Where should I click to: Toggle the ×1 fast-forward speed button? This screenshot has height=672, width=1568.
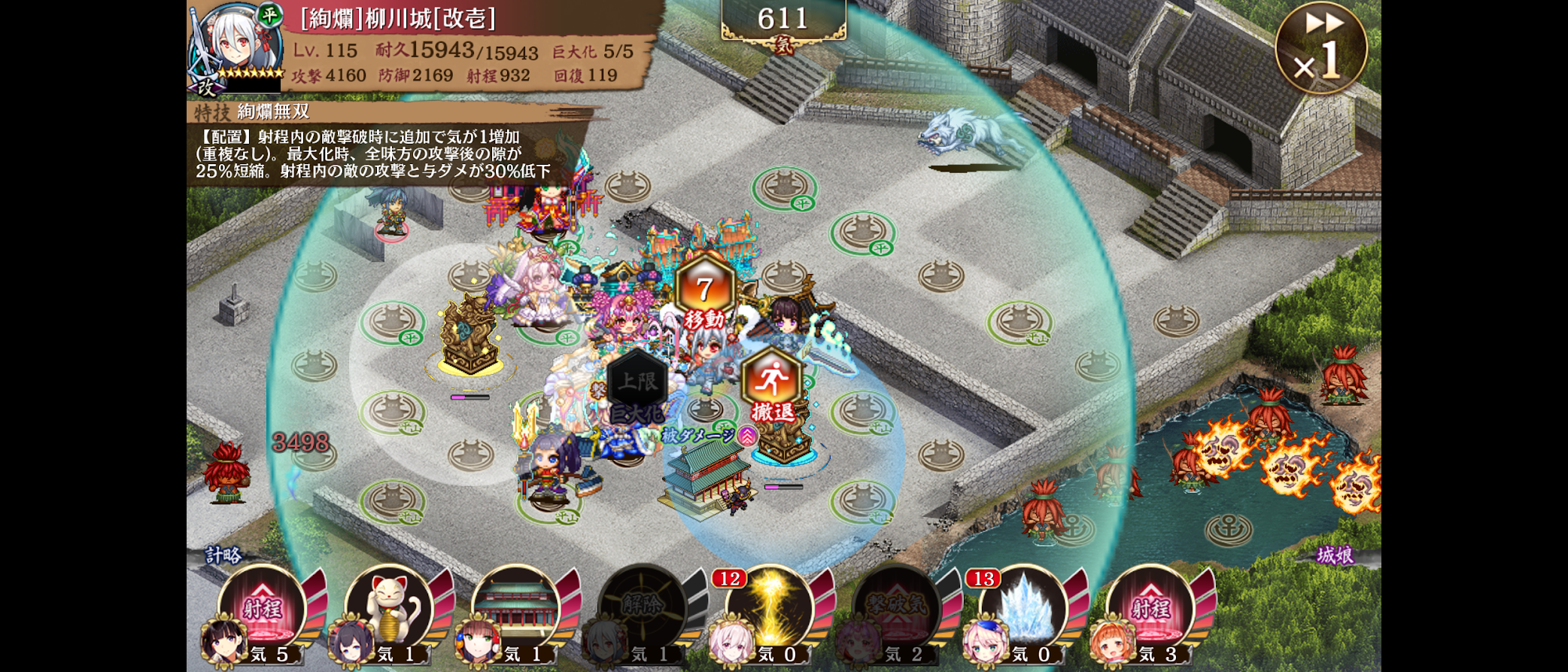(x=1320, y=47)
